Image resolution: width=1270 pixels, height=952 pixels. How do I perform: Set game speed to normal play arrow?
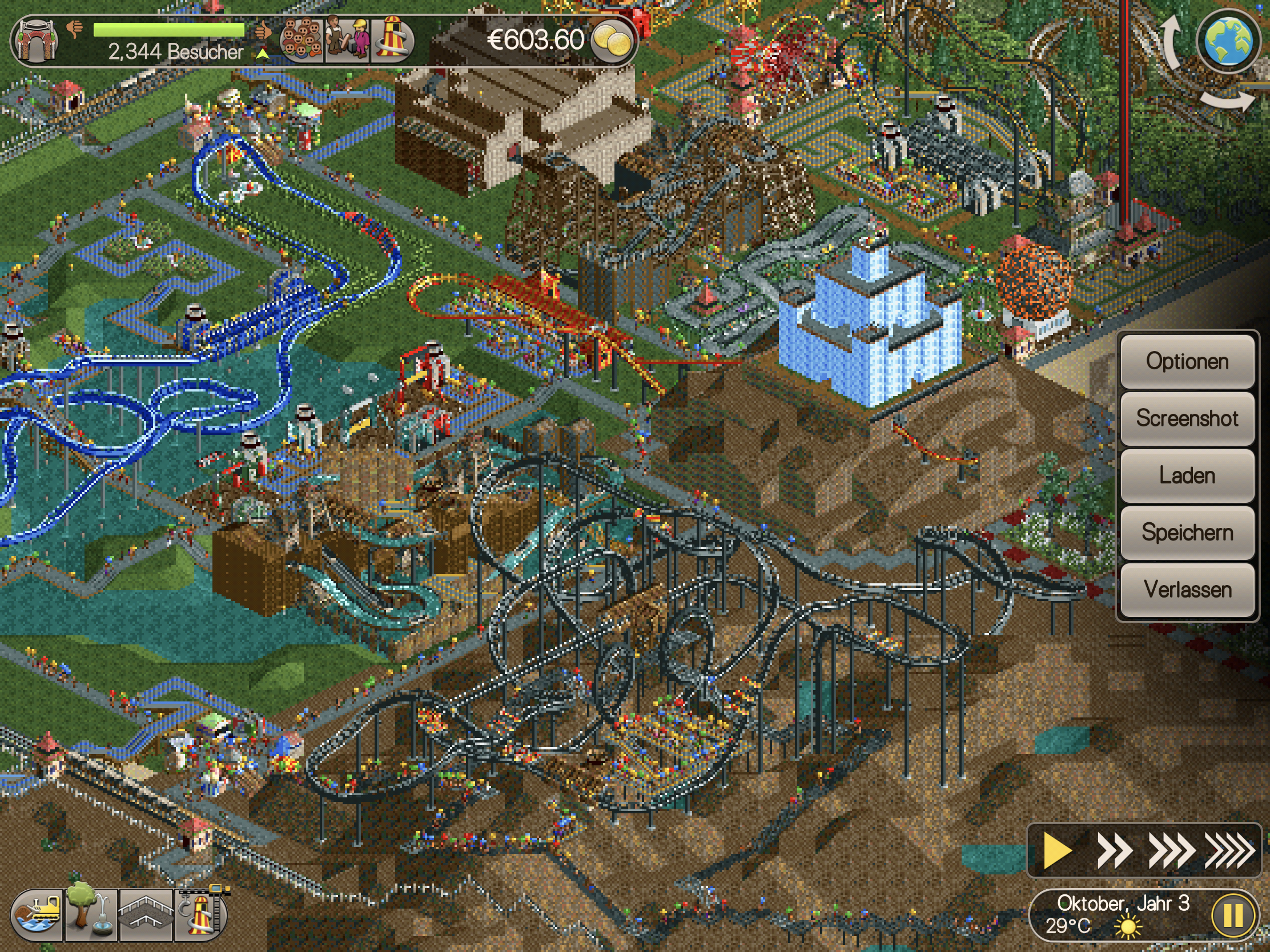pyautogui.click(x=1057, y=850)
